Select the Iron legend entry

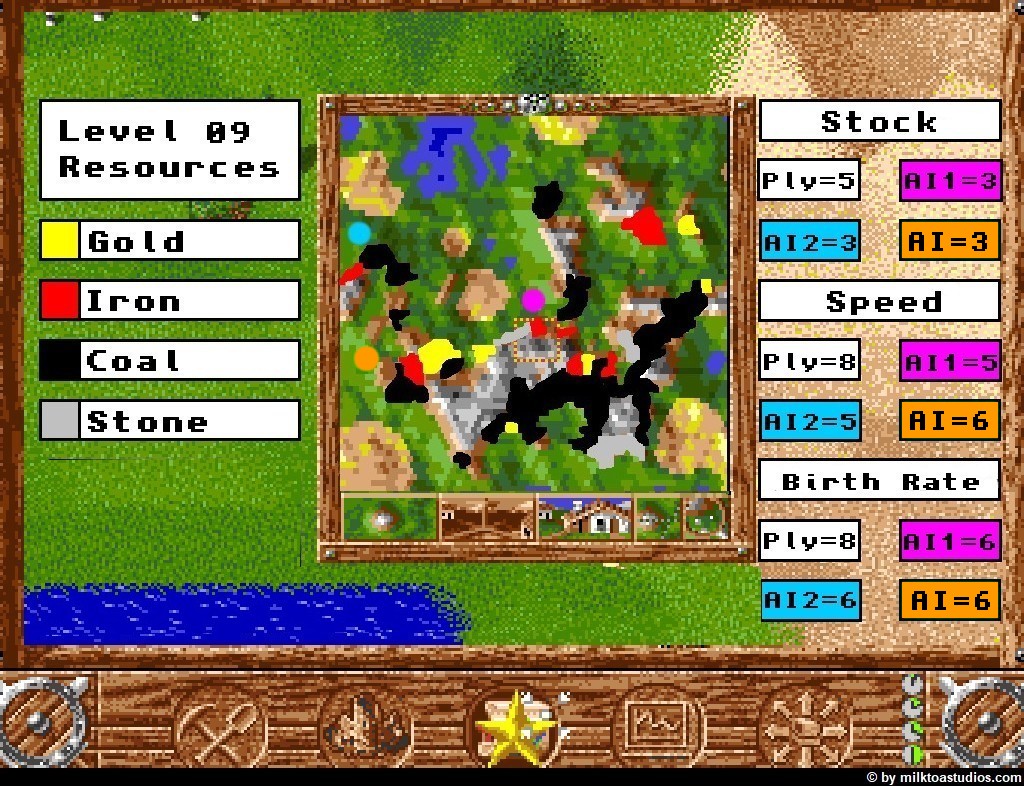[x=170, y=300]
